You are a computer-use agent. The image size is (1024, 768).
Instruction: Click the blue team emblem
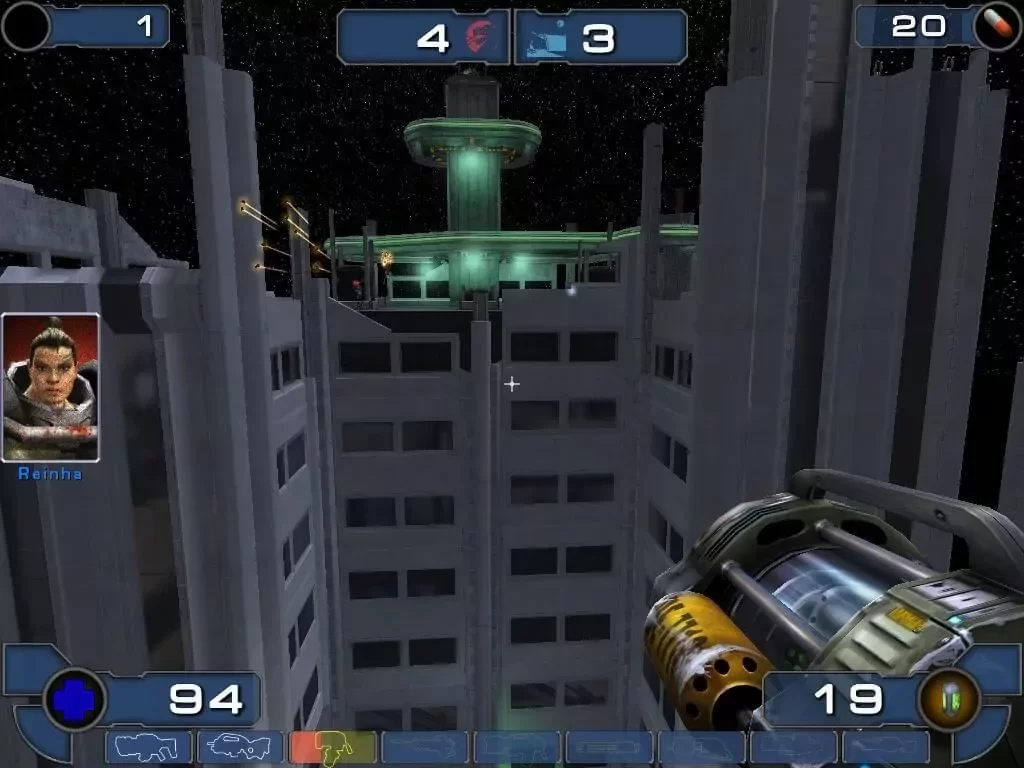546,37
